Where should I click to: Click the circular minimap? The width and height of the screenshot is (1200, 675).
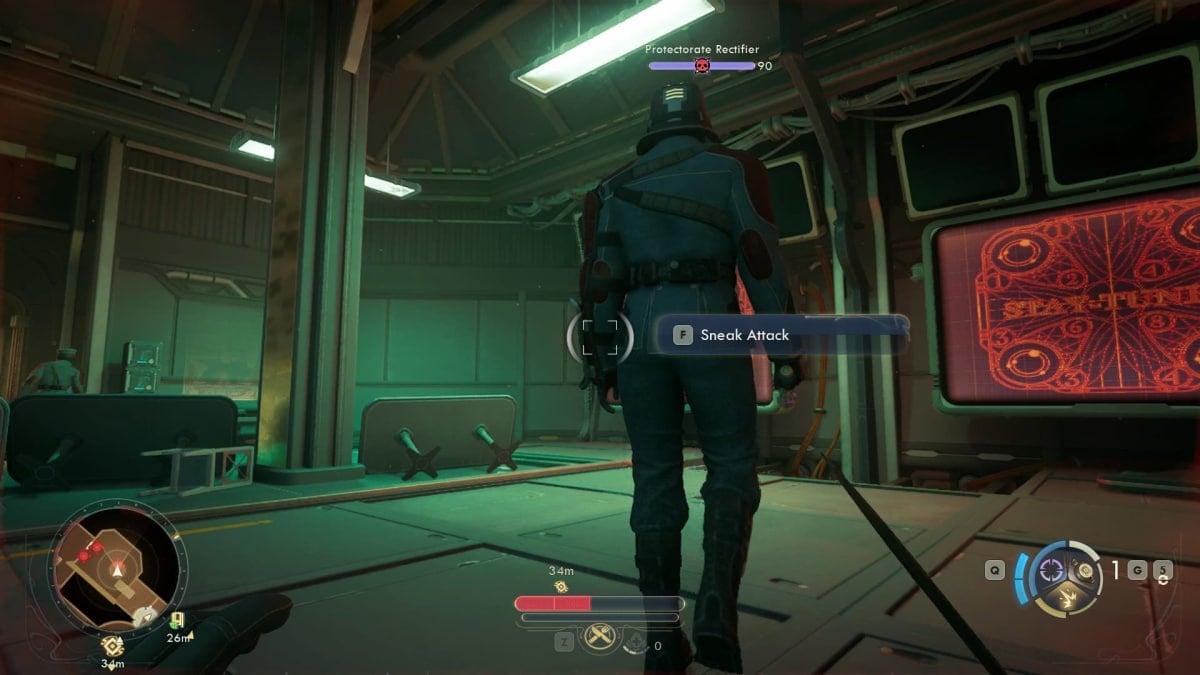pyautogui.click(x=116, y=566)
